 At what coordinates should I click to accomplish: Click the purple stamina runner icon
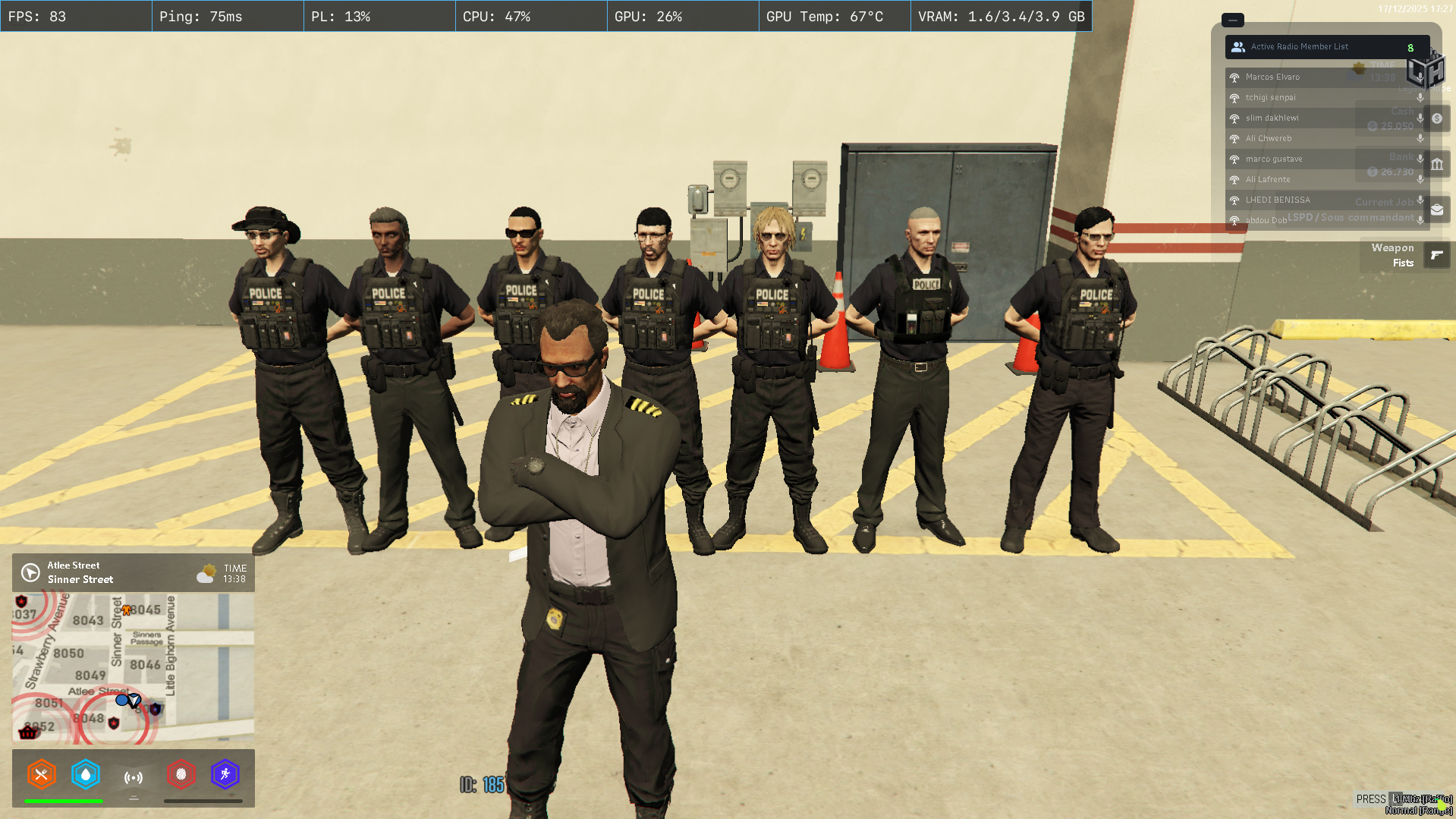225,775
